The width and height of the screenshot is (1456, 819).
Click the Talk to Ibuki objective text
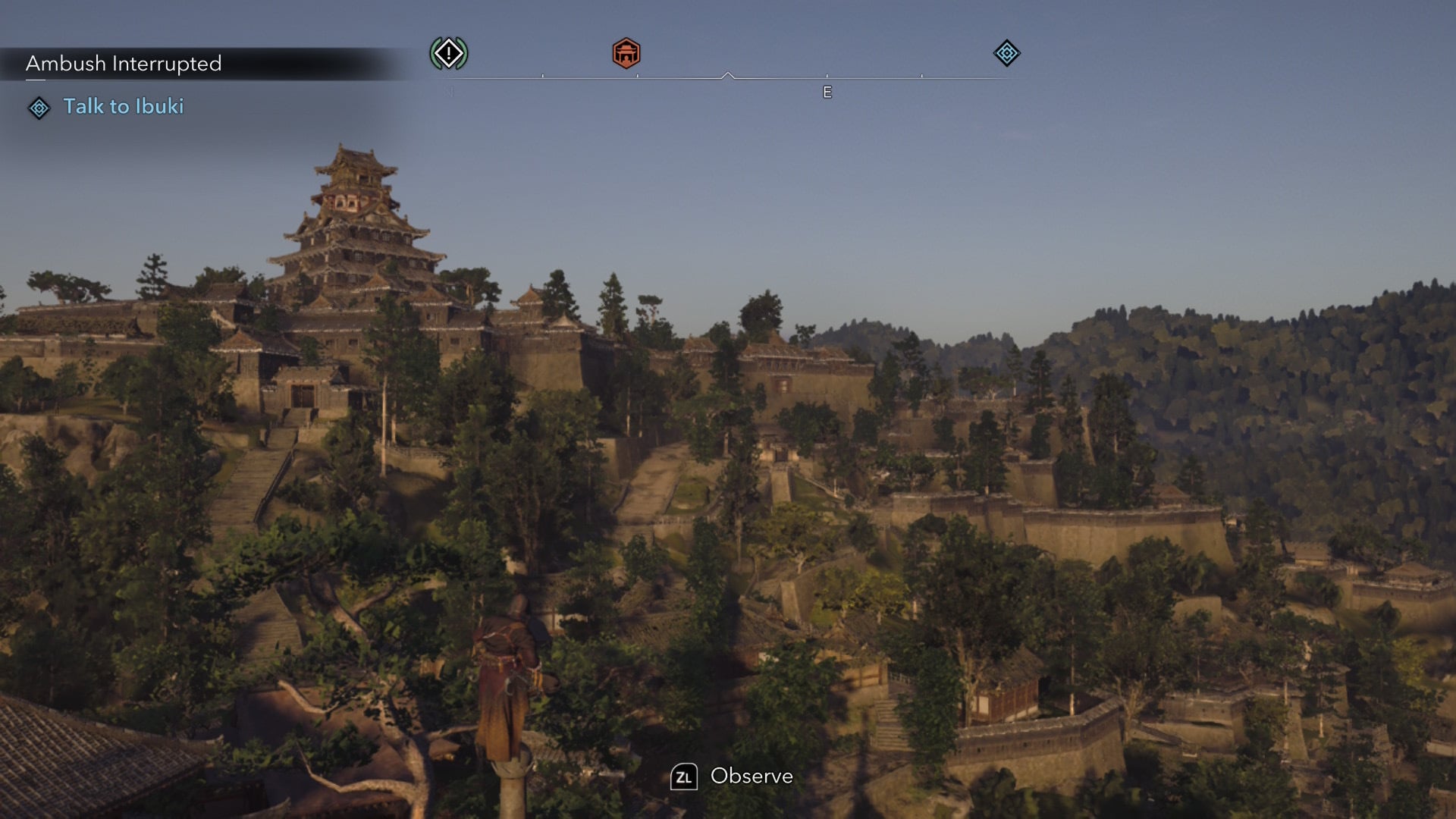coord(124,107)
